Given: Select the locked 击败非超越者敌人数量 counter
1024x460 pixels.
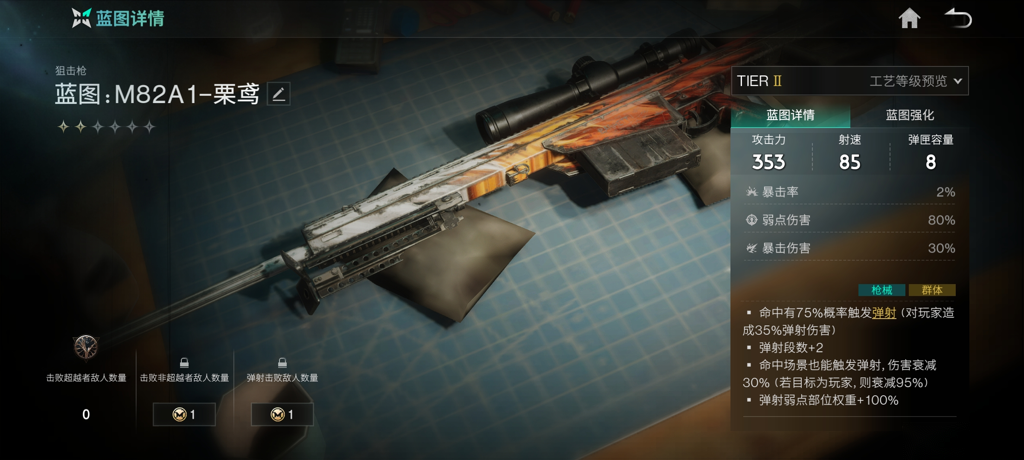Looking at the screenshot, I should (184, 414).
